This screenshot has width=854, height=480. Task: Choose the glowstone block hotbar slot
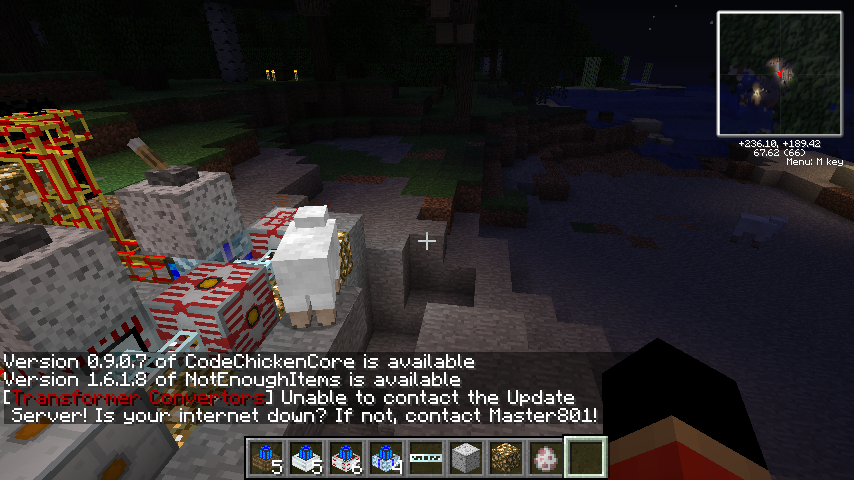(507, 458)
